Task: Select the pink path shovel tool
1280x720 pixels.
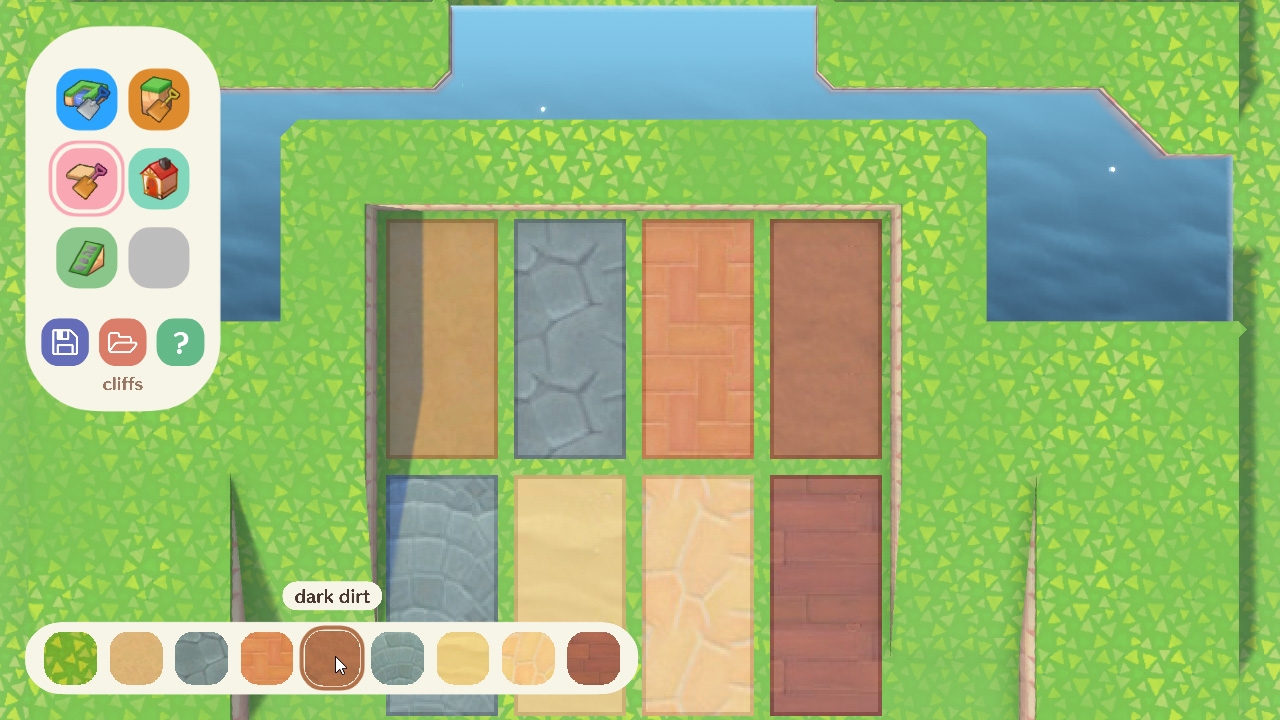Action: tap(86, 178)
